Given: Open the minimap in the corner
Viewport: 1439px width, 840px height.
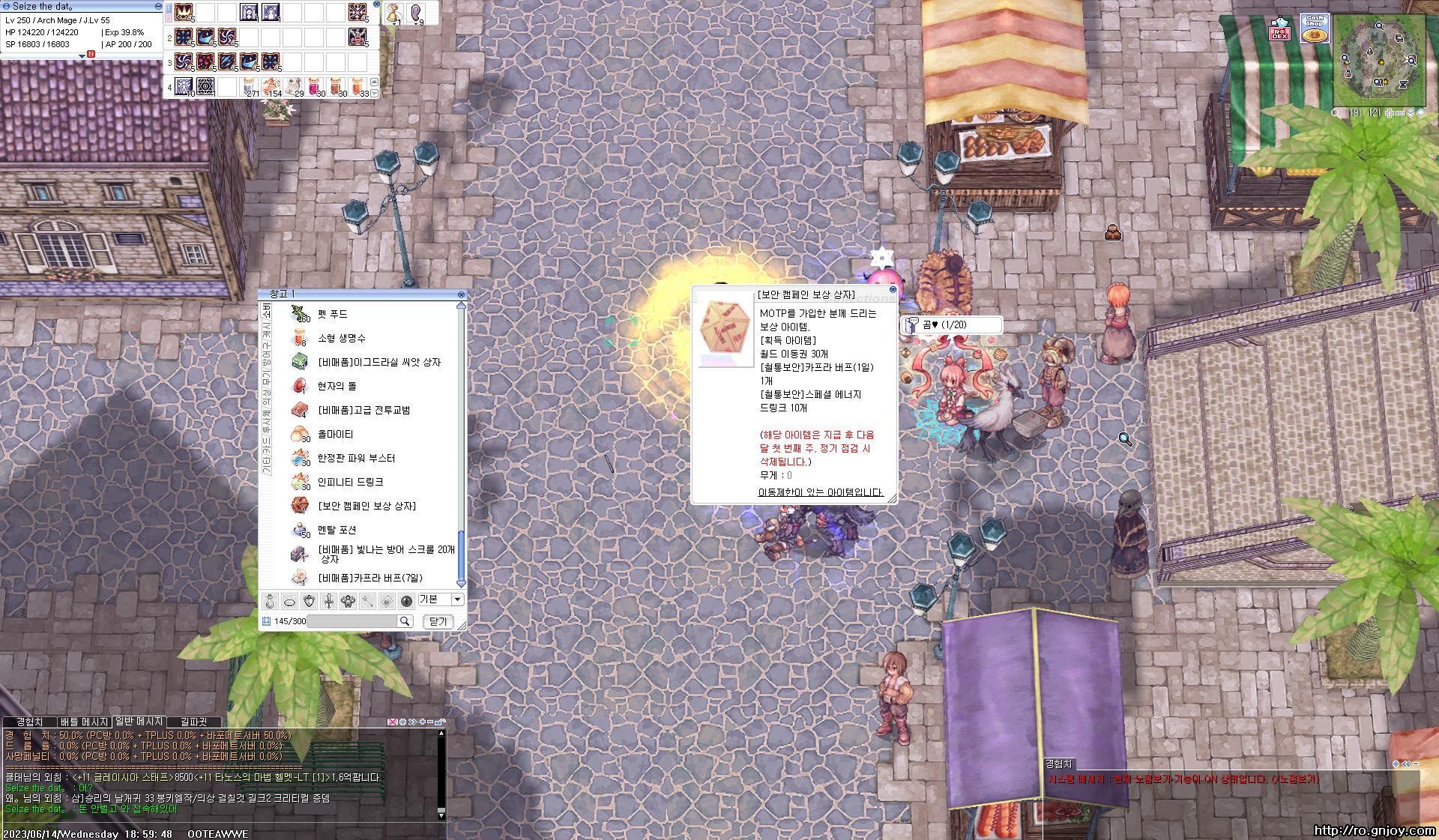Looking at the screenshot, I should [x=1378, y=59].
